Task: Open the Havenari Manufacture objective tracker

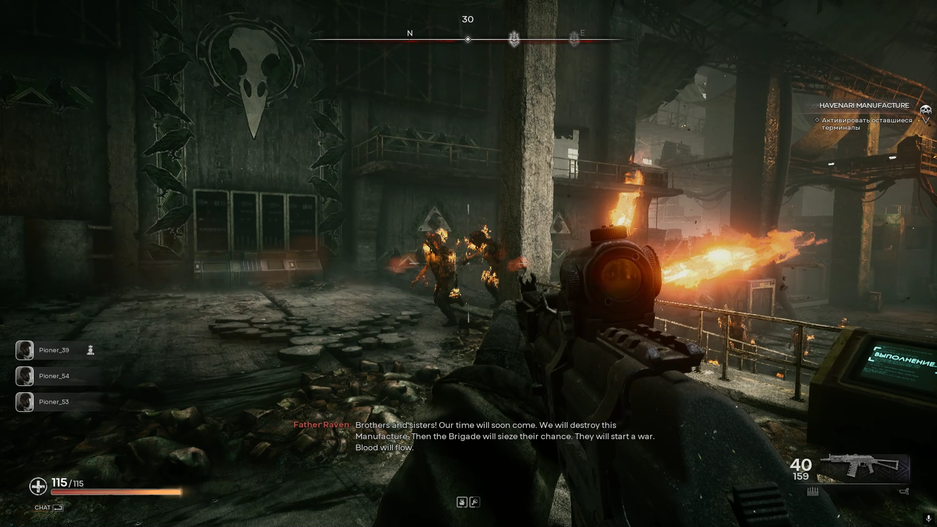Action: tap(864, 105)
